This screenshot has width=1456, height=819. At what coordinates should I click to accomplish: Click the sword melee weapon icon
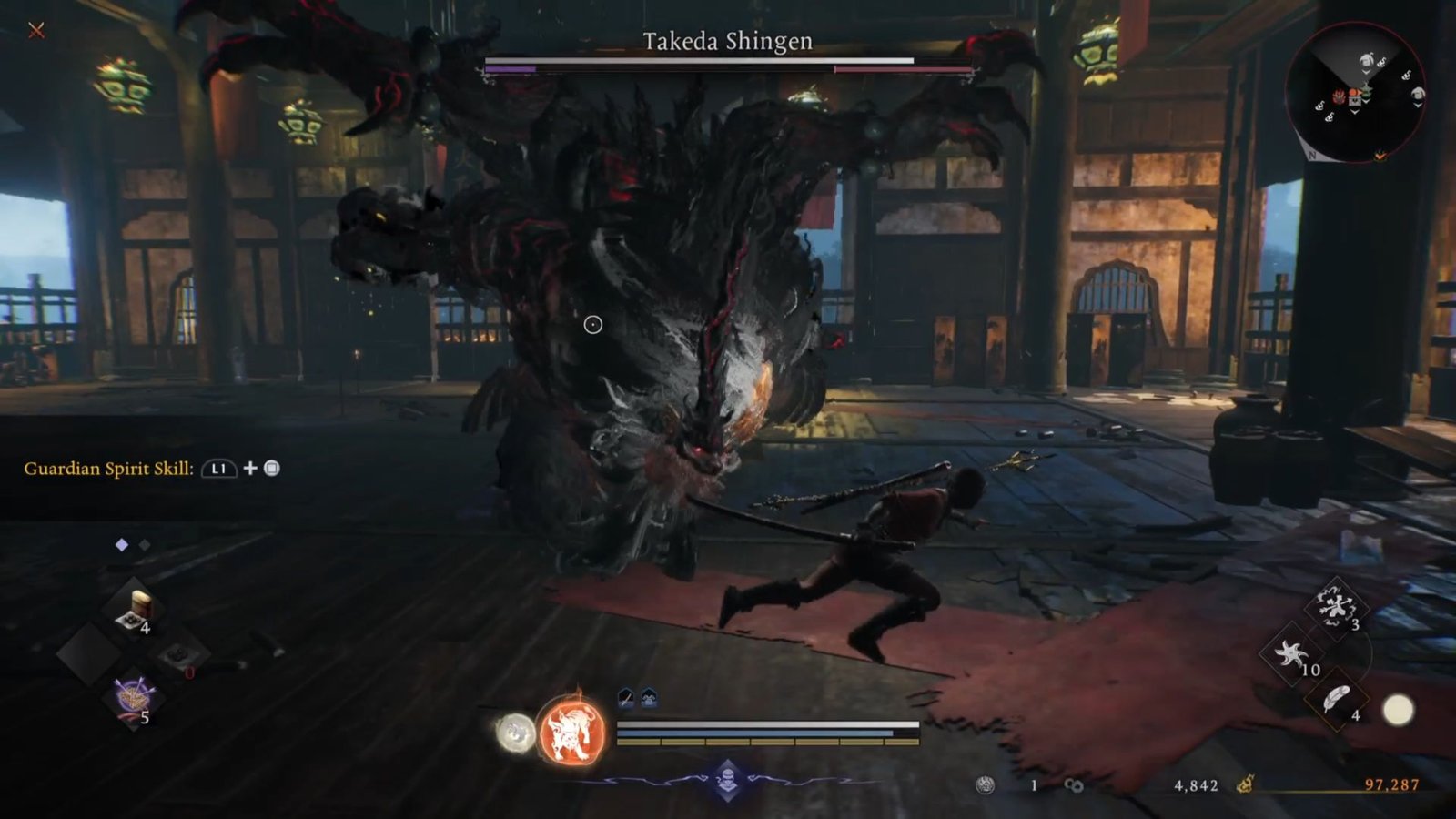tap(625, 697)
